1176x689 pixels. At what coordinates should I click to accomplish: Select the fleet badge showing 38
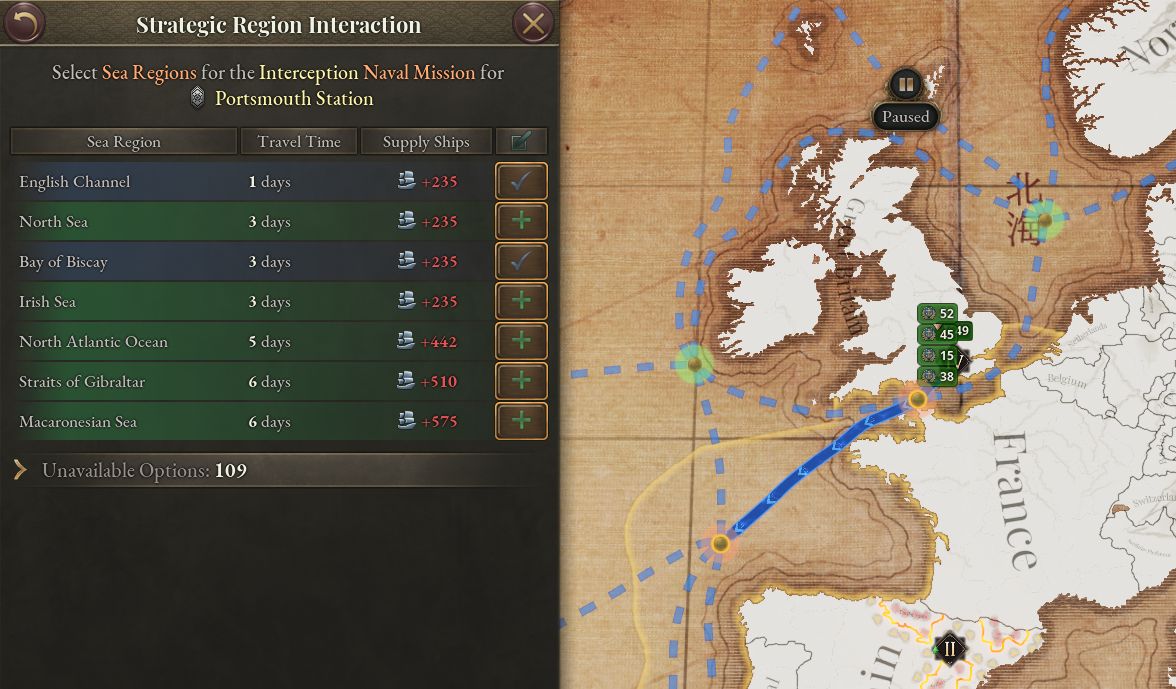click(937, 377)
